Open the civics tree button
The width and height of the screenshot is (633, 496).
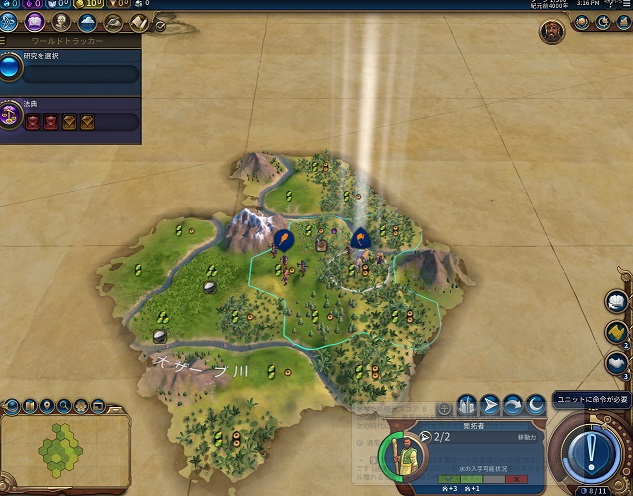tap(34, 20)
